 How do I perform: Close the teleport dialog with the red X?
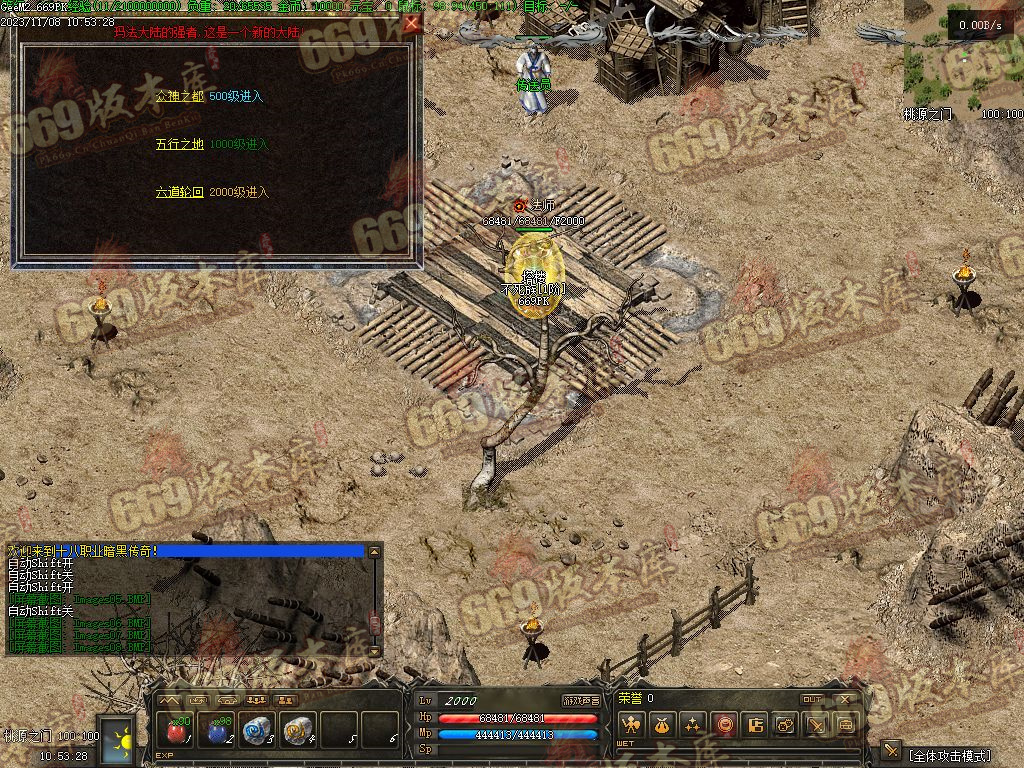click(x=411, y=24)
